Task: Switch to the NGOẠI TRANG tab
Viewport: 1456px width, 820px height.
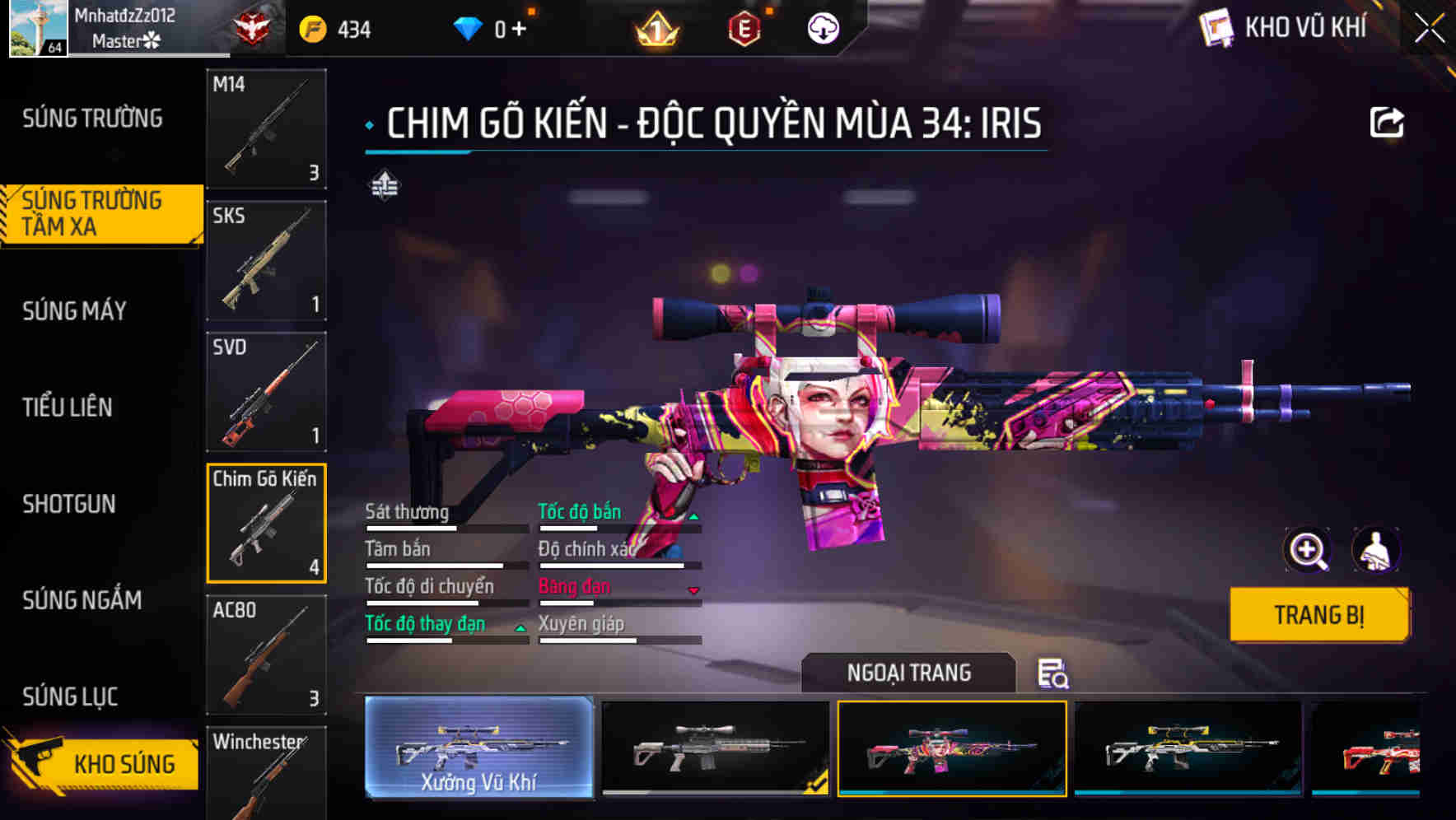Action: click(x=909, y=673)
